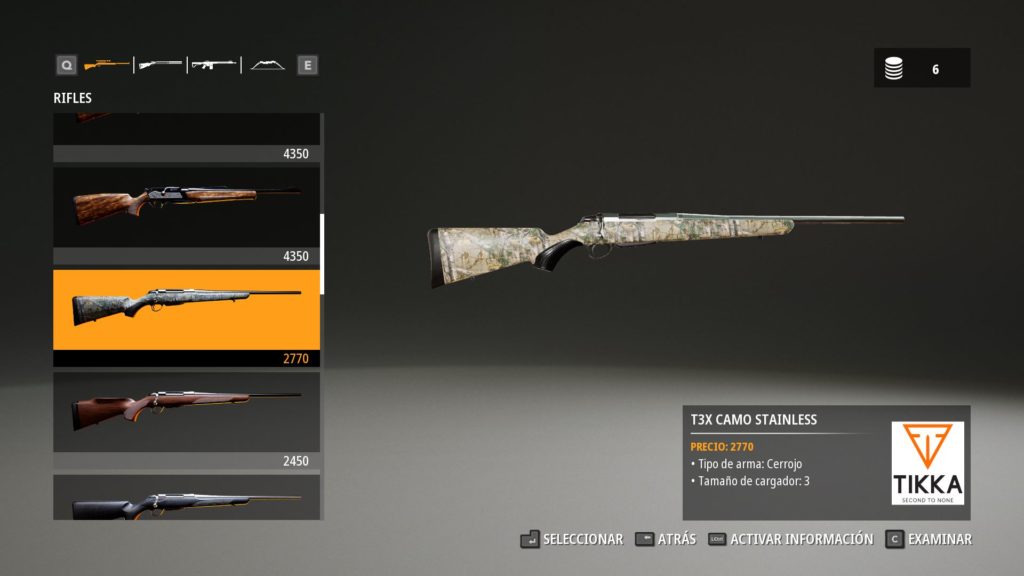Show the assault-style rifle category tab
The height and width of the screenshot is (576, 1024).
click(213, 65)
